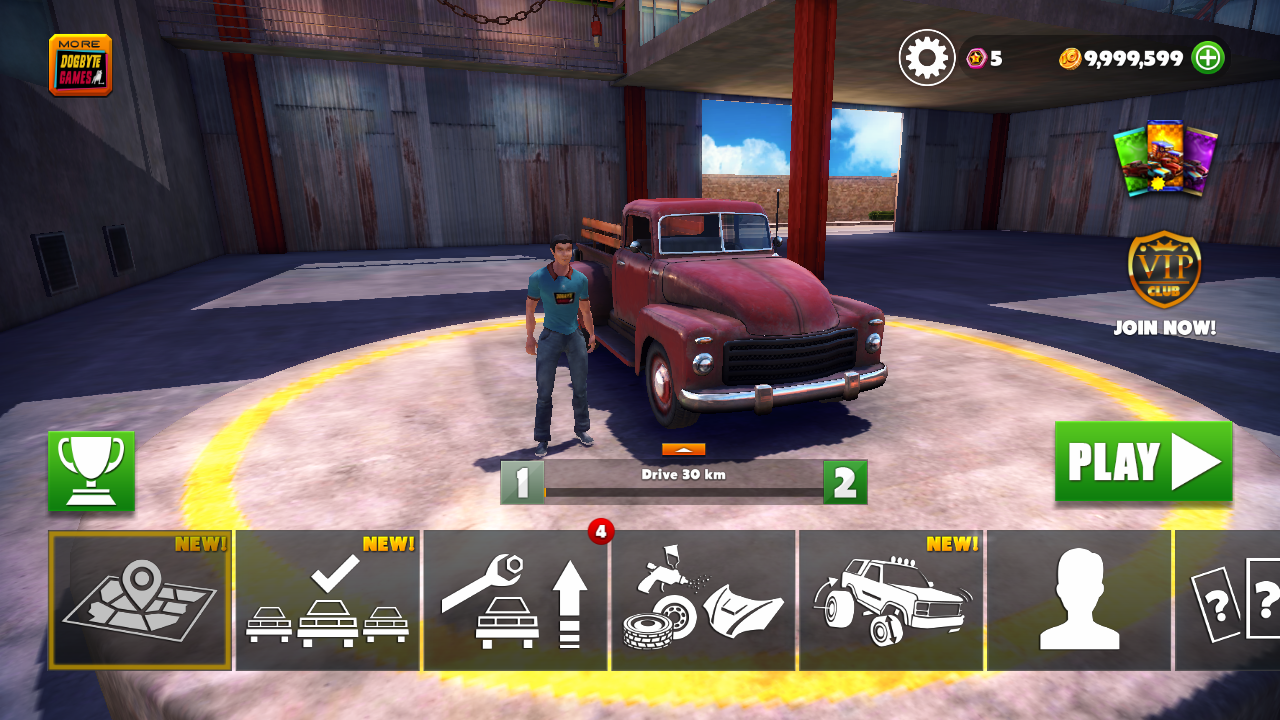This screenshot has height=720, width=1280.
Task: Open the settings gear icon
Action: [927, 58]
